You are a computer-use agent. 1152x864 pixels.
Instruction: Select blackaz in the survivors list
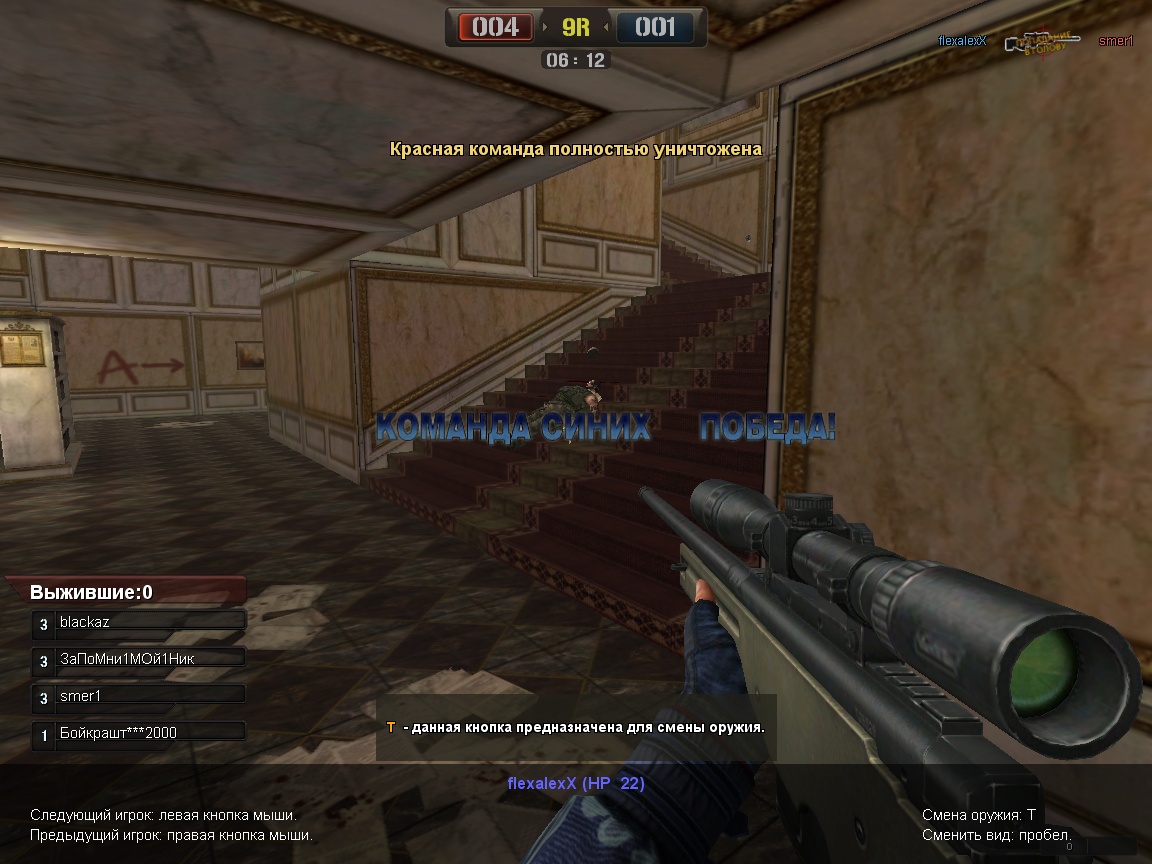(x=139, y=622)
